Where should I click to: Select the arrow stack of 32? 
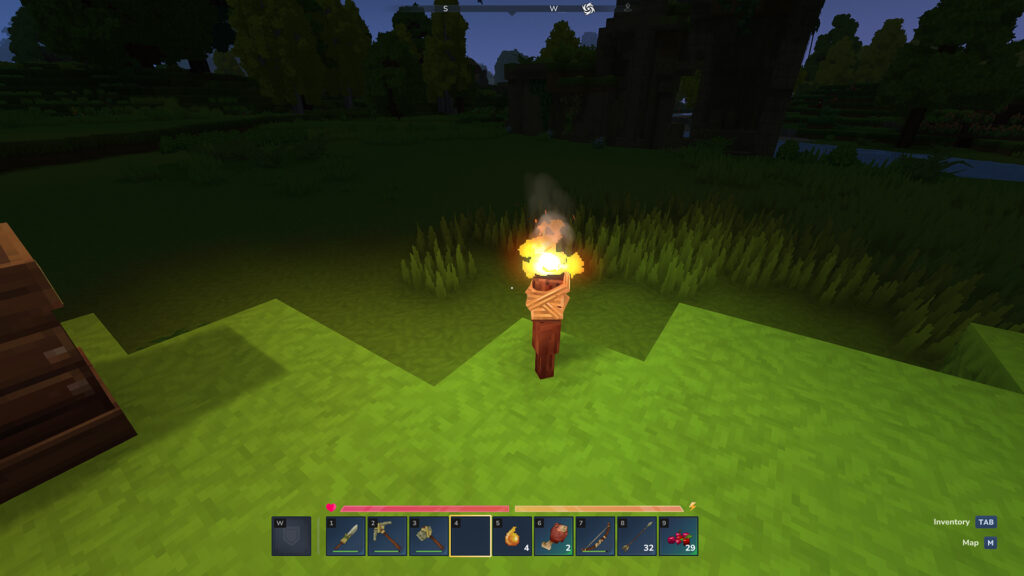coord(636,536)
